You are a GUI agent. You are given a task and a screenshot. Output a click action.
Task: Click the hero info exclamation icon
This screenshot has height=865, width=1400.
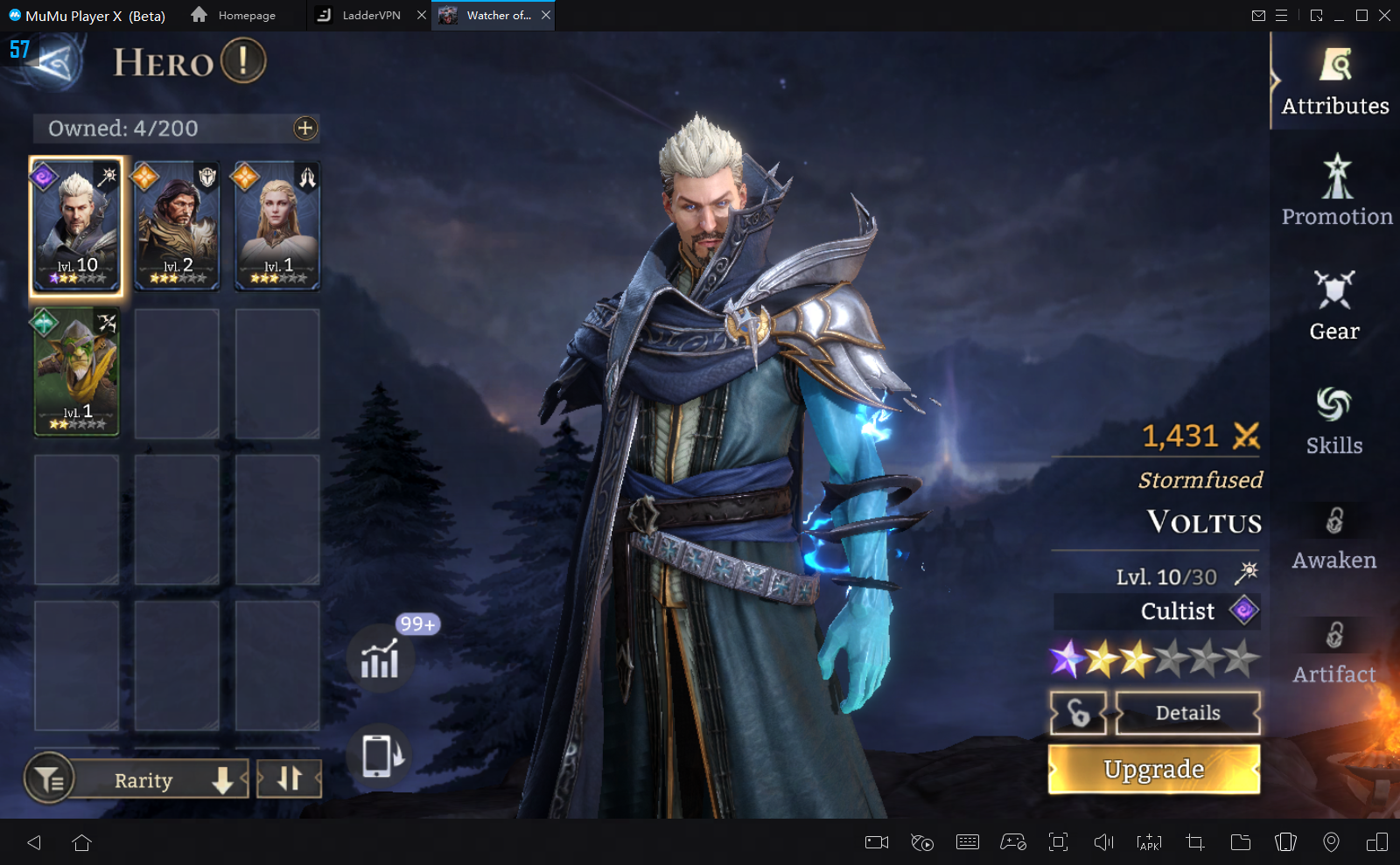[x=243, y=61]
